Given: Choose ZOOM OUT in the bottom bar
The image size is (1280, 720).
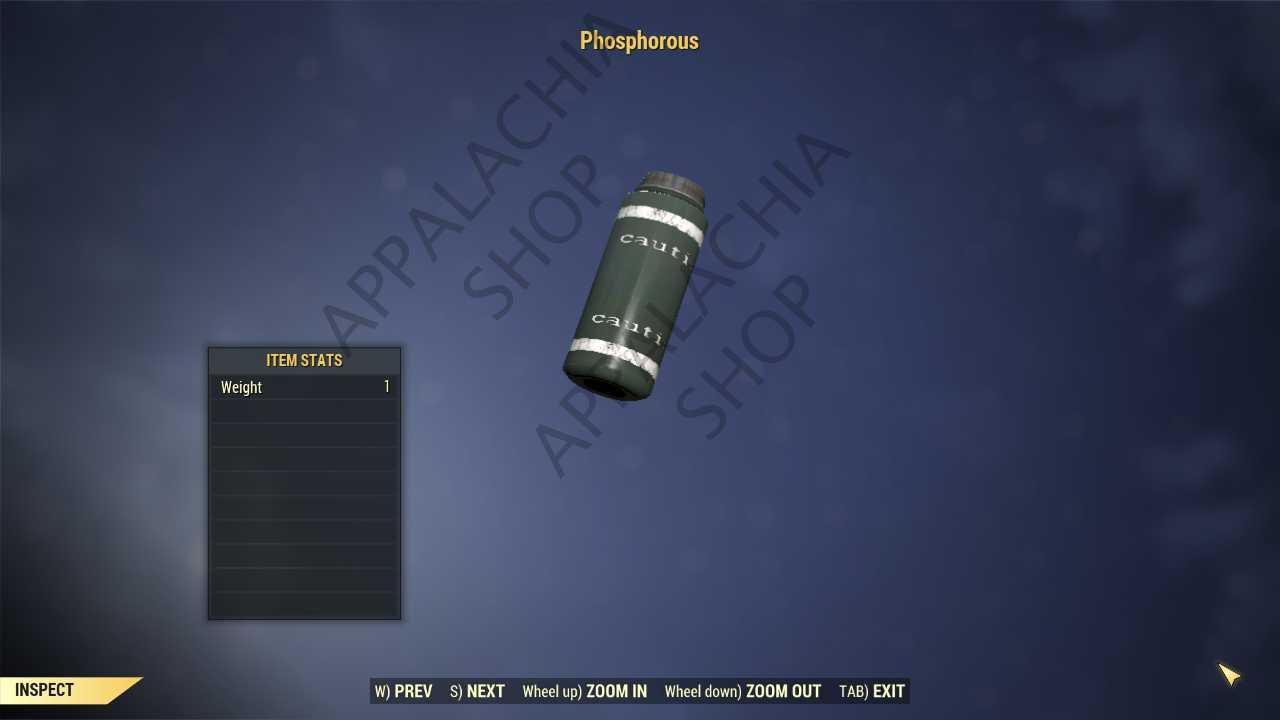Looking at the screenshot, I should [743, 691].
